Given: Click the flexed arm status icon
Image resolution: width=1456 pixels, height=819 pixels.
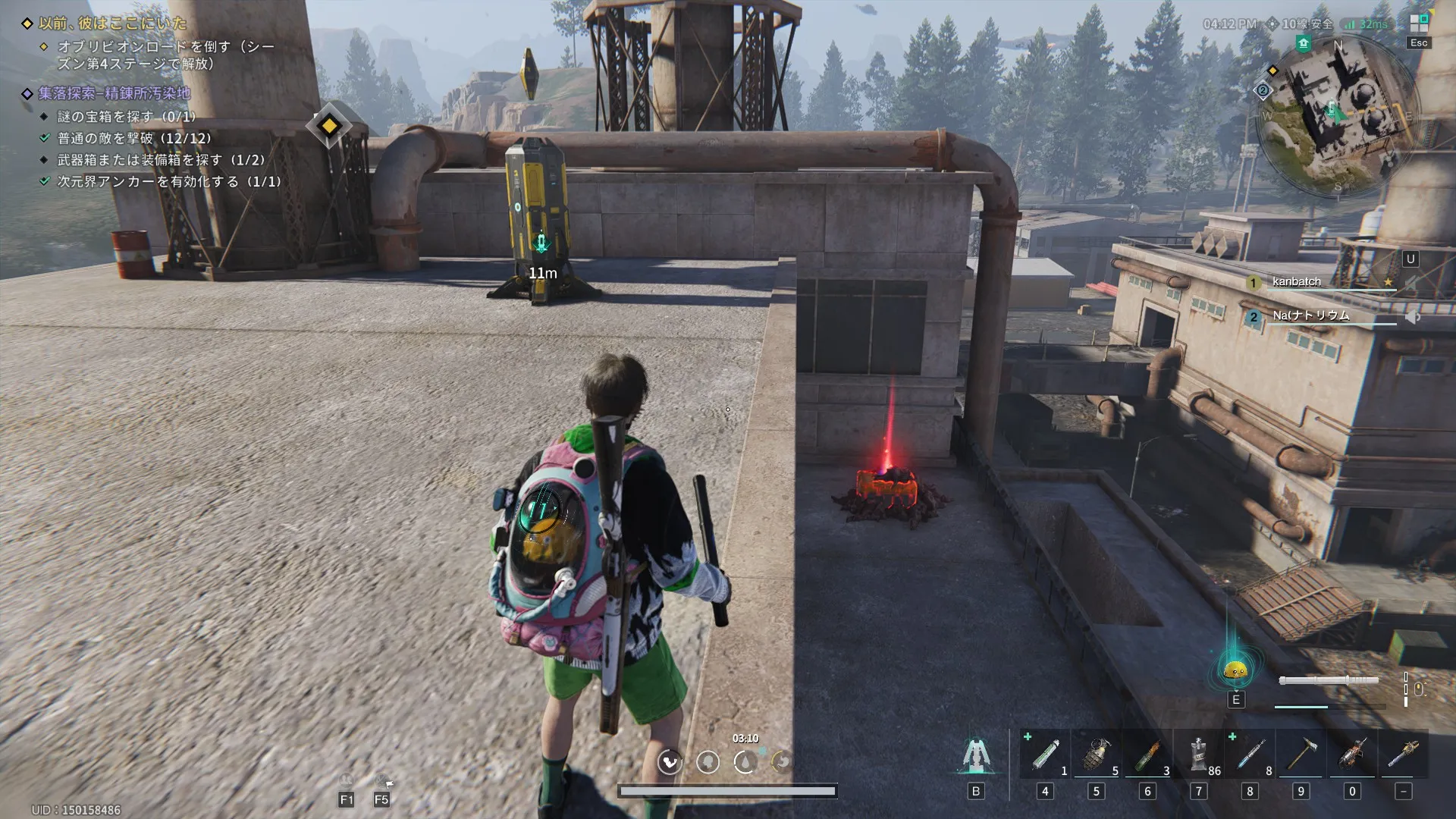Looking at the screenshot, I should pyautogui.click(x=670, y=761).
